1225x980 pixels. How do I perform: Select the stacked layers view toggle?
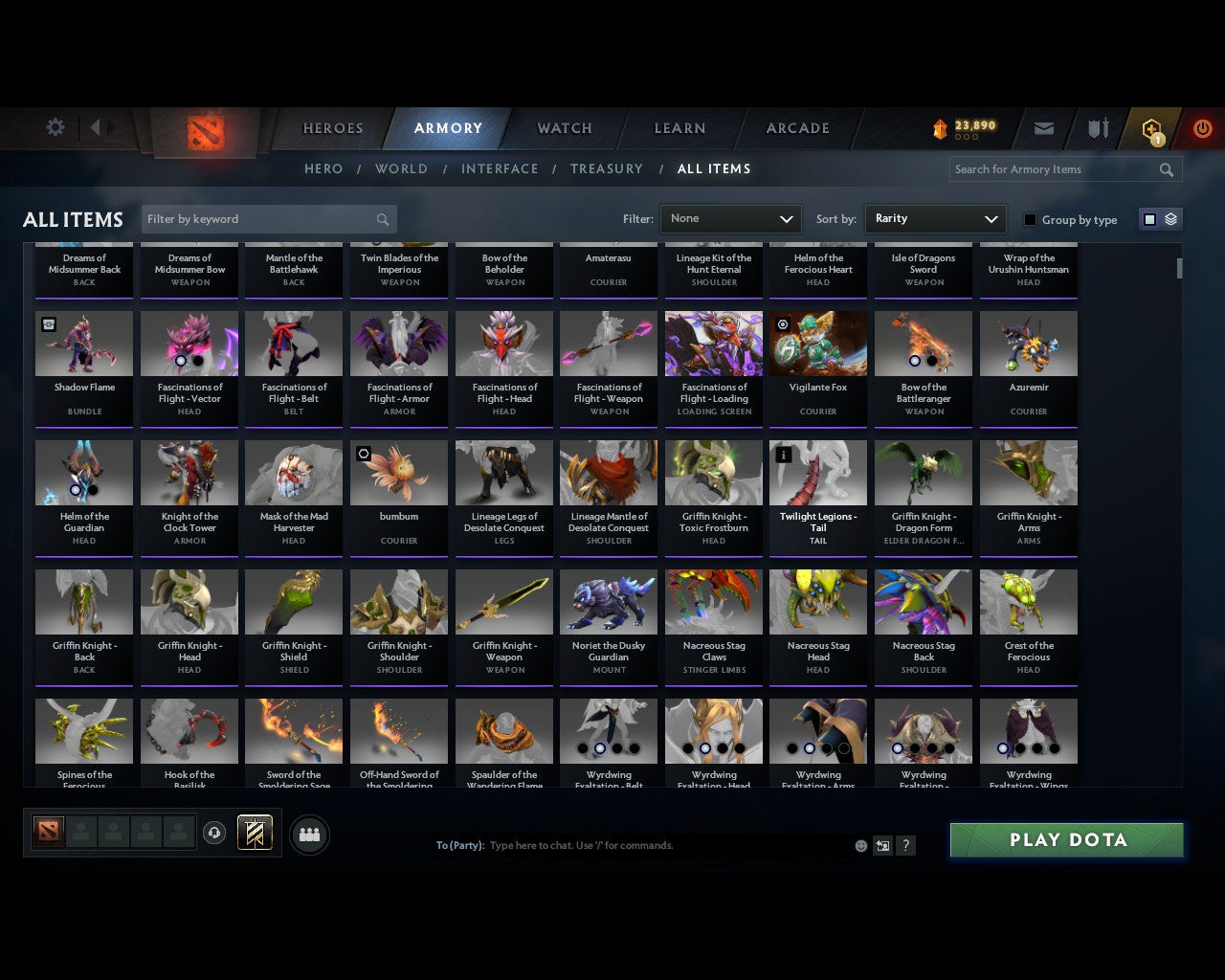point(1169,218)
